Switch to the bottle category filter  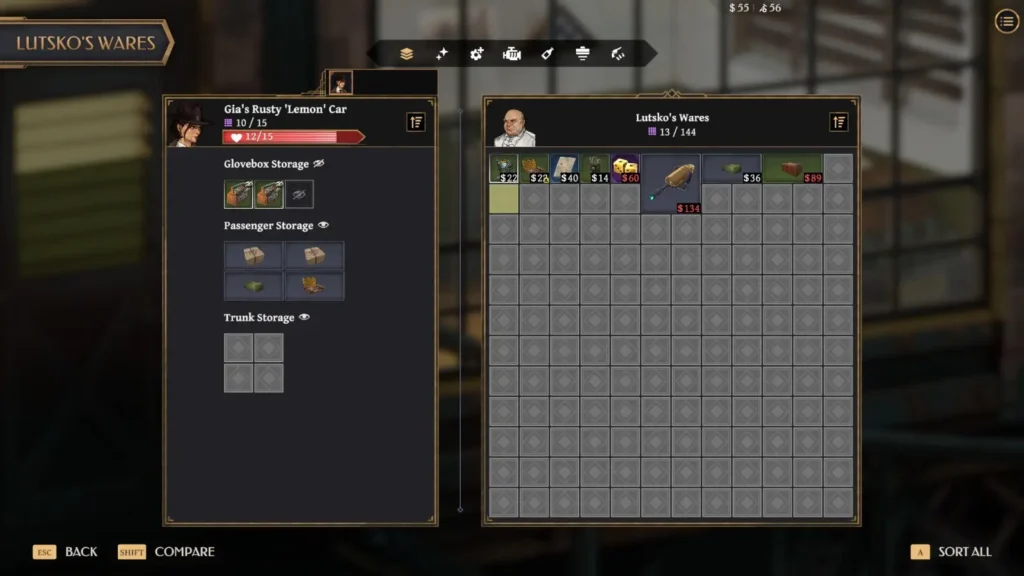[x=547, y=54]
